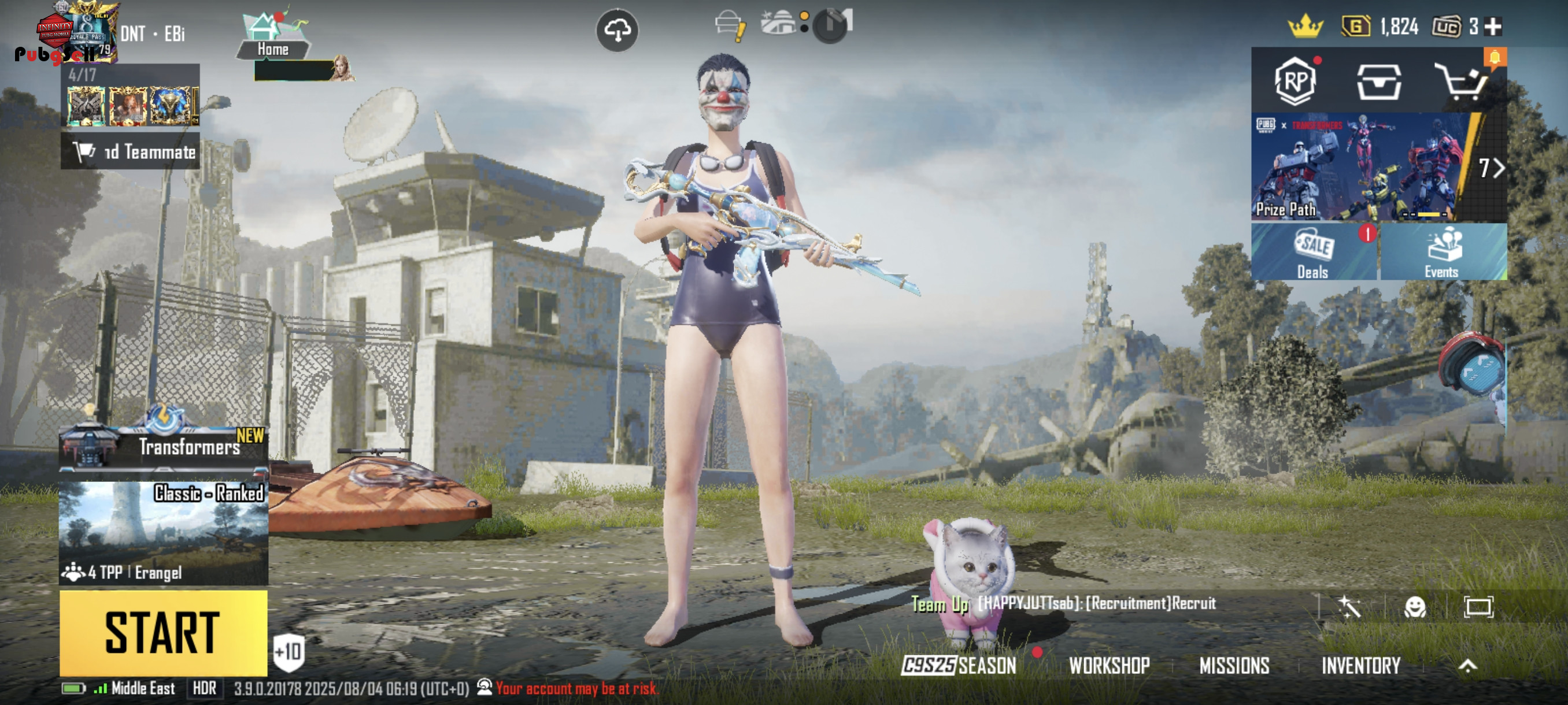Open the Home feature icon
Viewport: 1568px width, 705px height.
pyautogui.click(x=272, y=35)
